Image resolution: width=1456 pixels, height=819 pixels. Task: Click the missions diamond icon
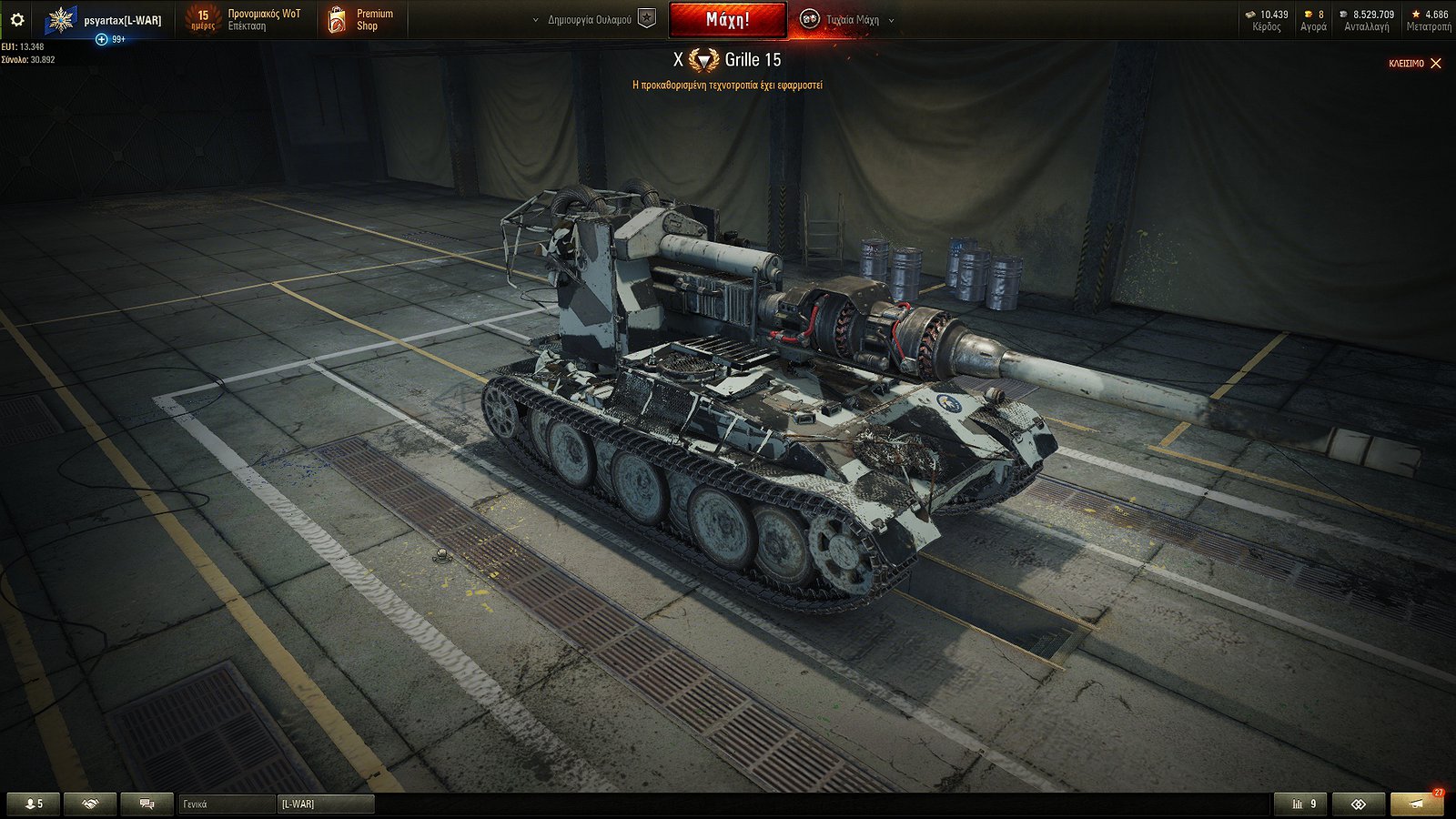(1360, 804)
